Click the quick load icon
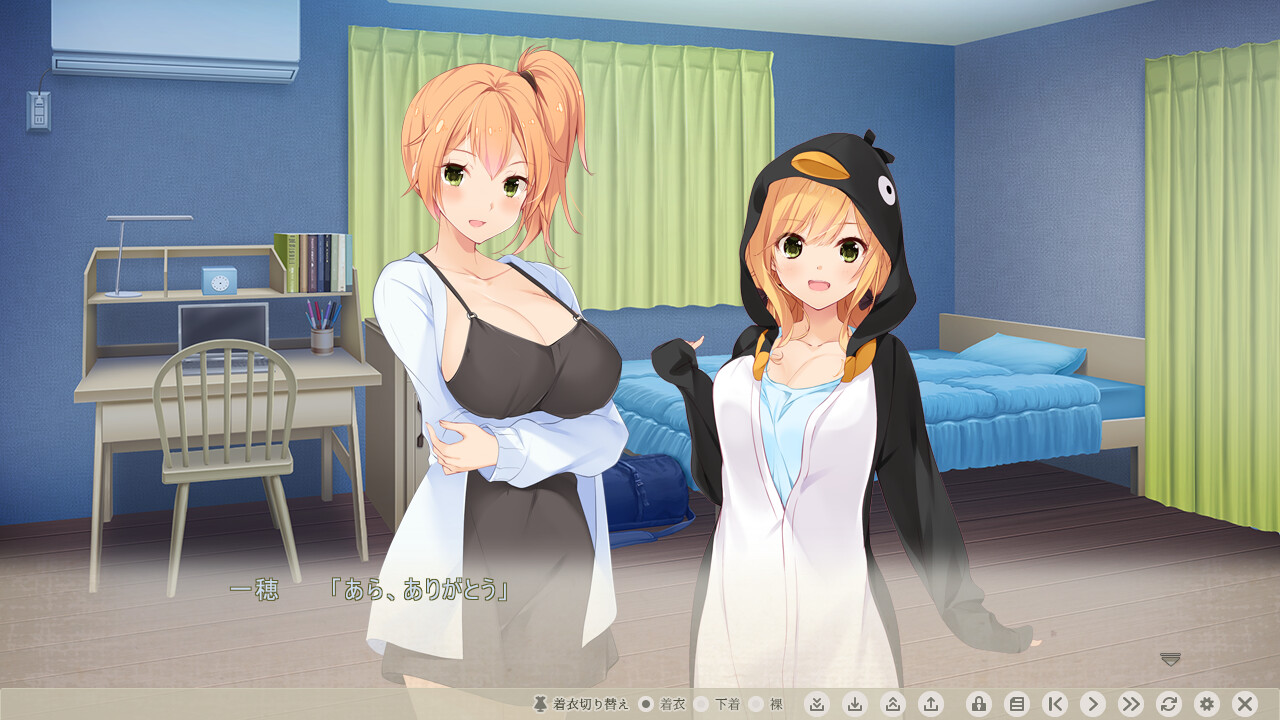 point(893,704)
